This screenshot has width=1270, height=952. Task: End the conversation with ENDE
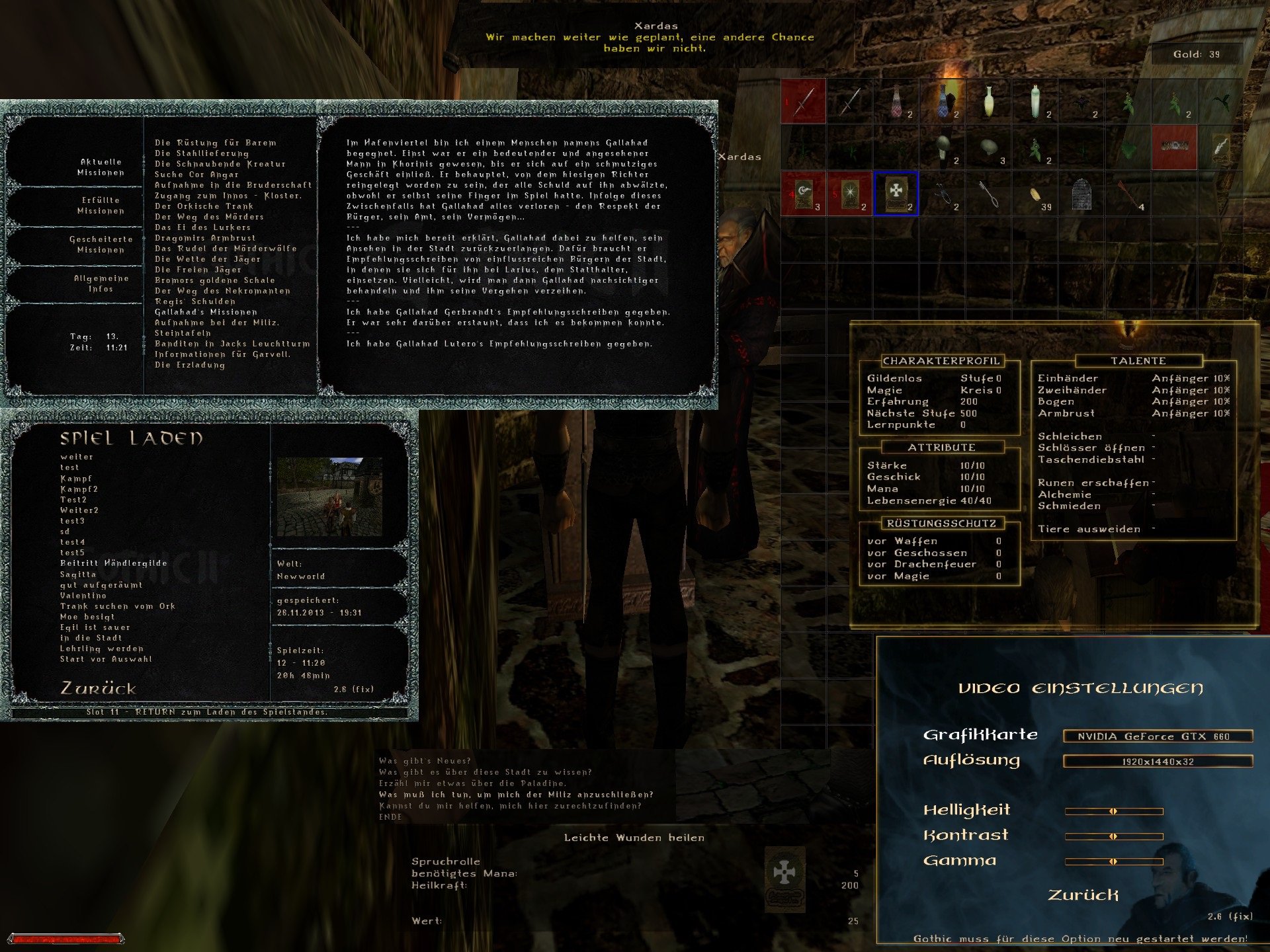click(x=390, y=817)
